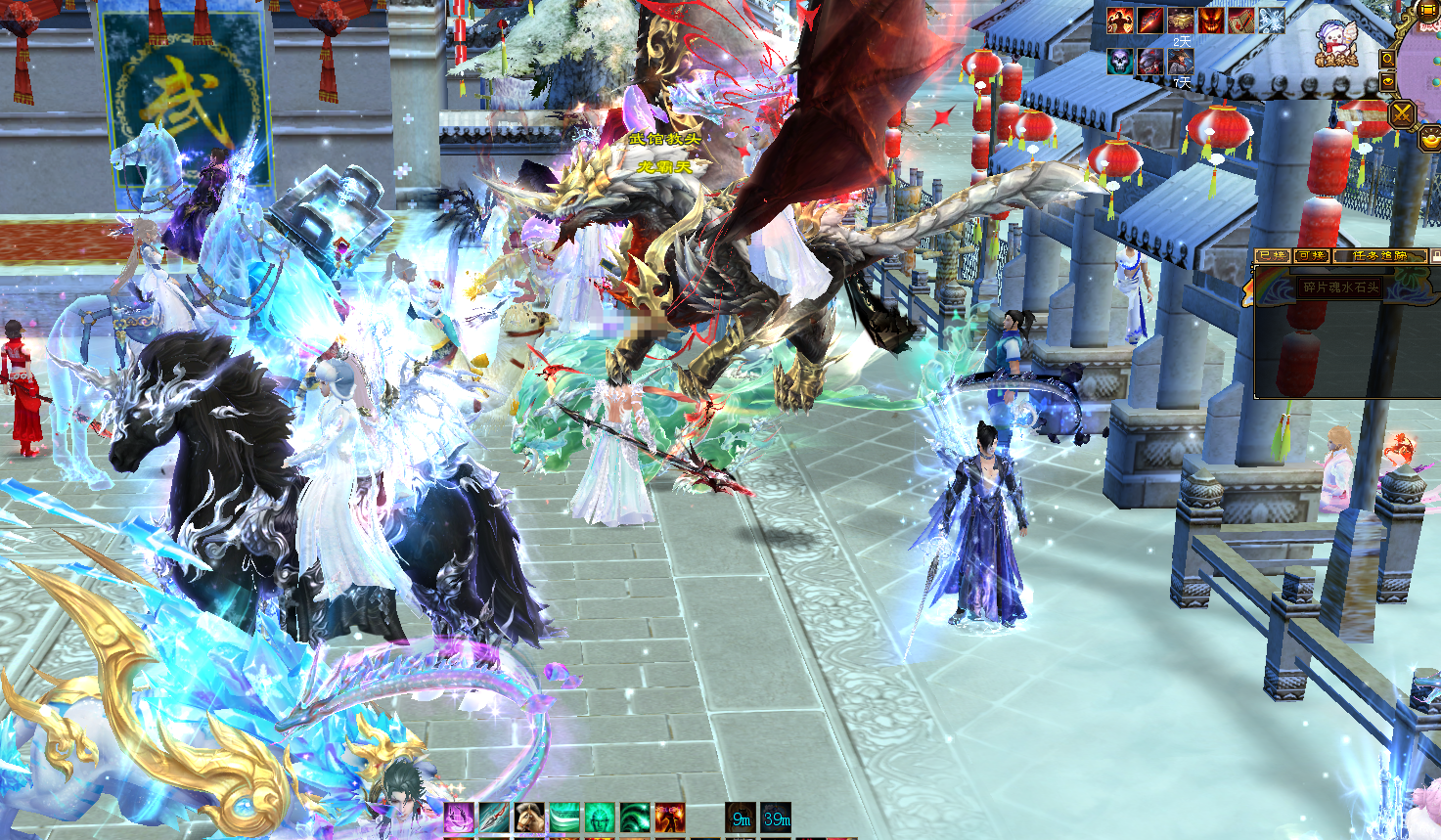Screen dimensions: 1441x840
Task: Inspect the red demon face buff icon
Action: tap(1211, 20)
